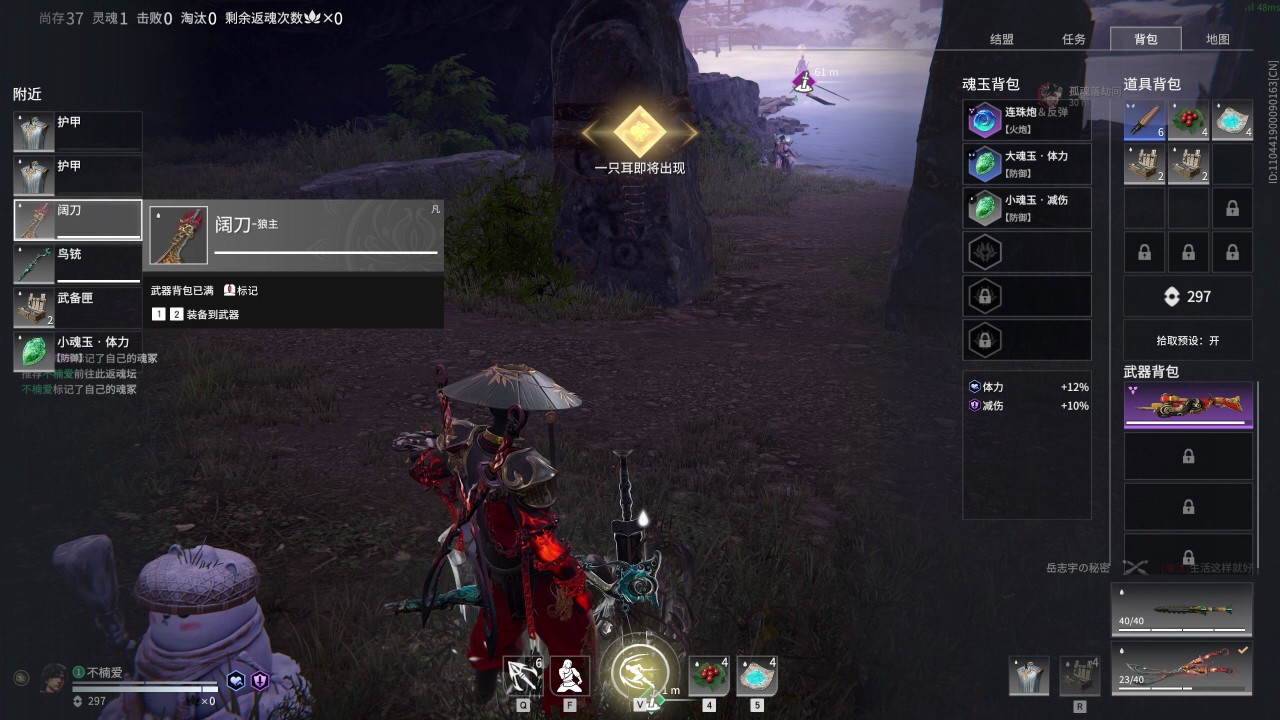Viewport: 1280px width, 720px height.
Task: Use the cyan armor powder hotbar item
Action: pyautogui.click(x=757, y=676)
